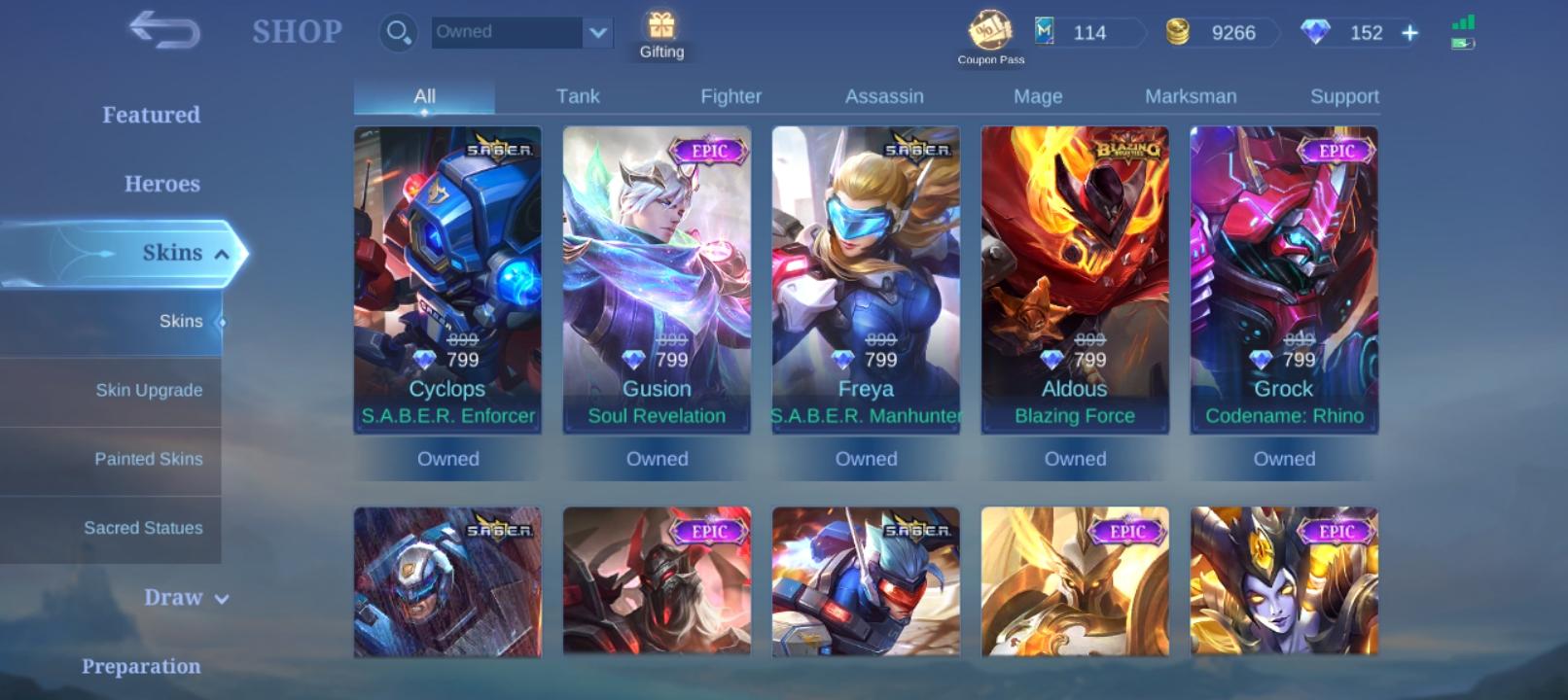Click Owned under the Freya skin

click(866, 458)
